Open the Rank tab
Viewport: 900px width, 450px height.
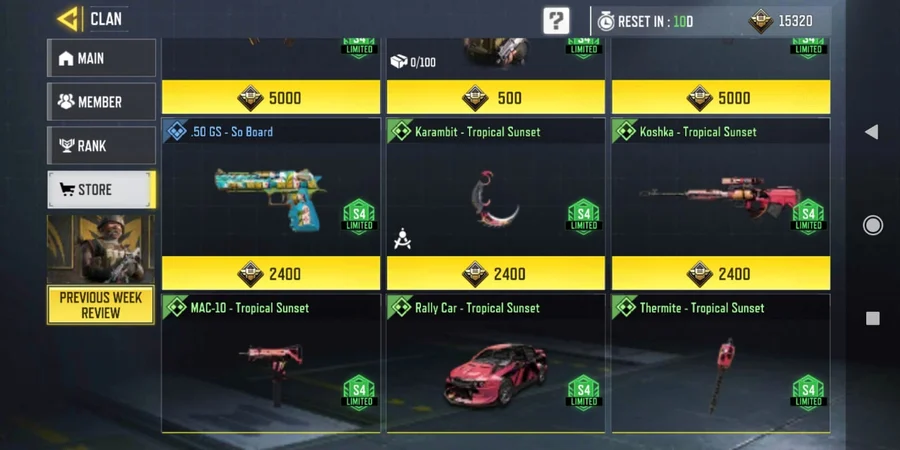coord(101,146)
